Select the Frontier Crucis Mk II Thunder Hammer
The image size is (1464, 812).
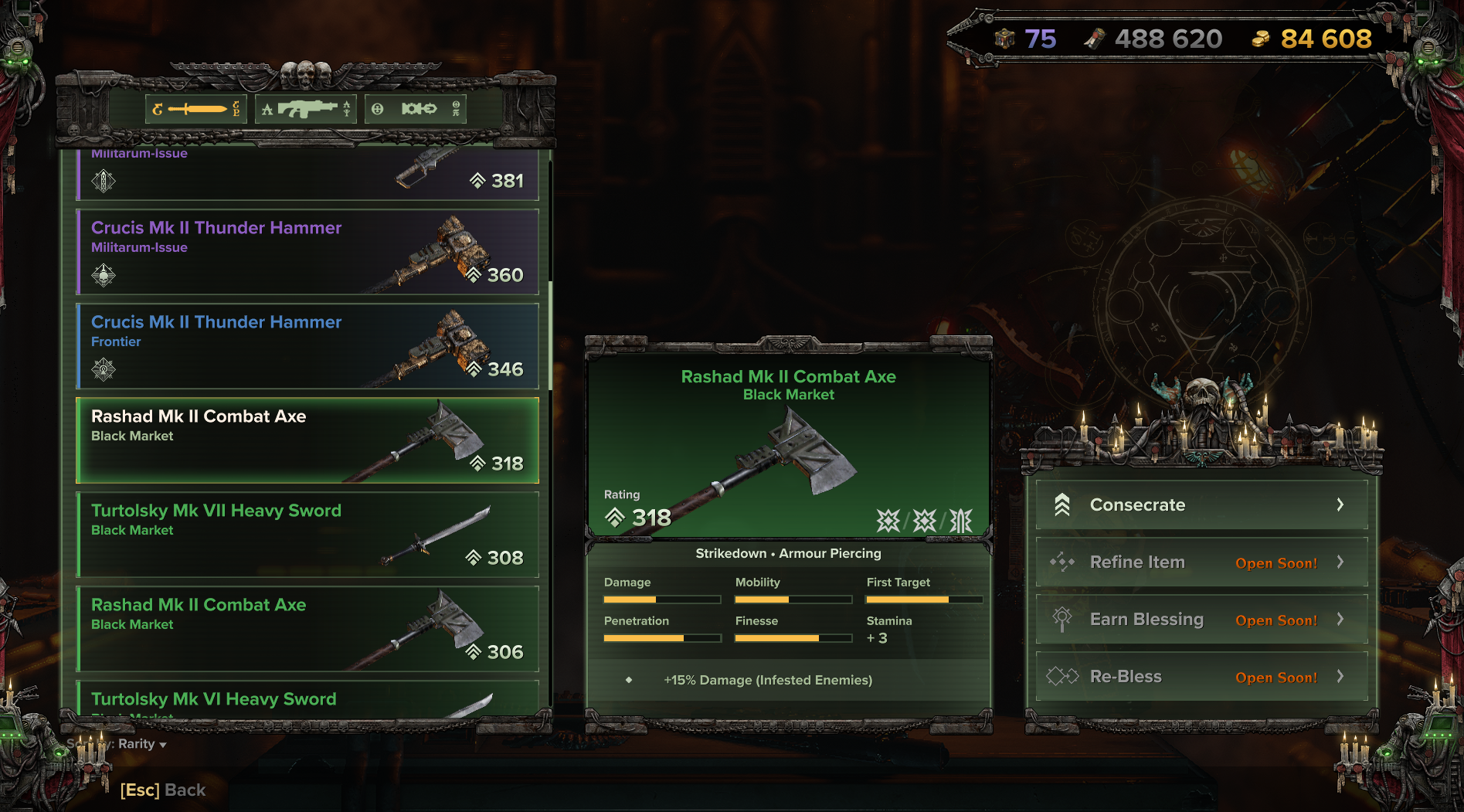(x=307, y=346)
